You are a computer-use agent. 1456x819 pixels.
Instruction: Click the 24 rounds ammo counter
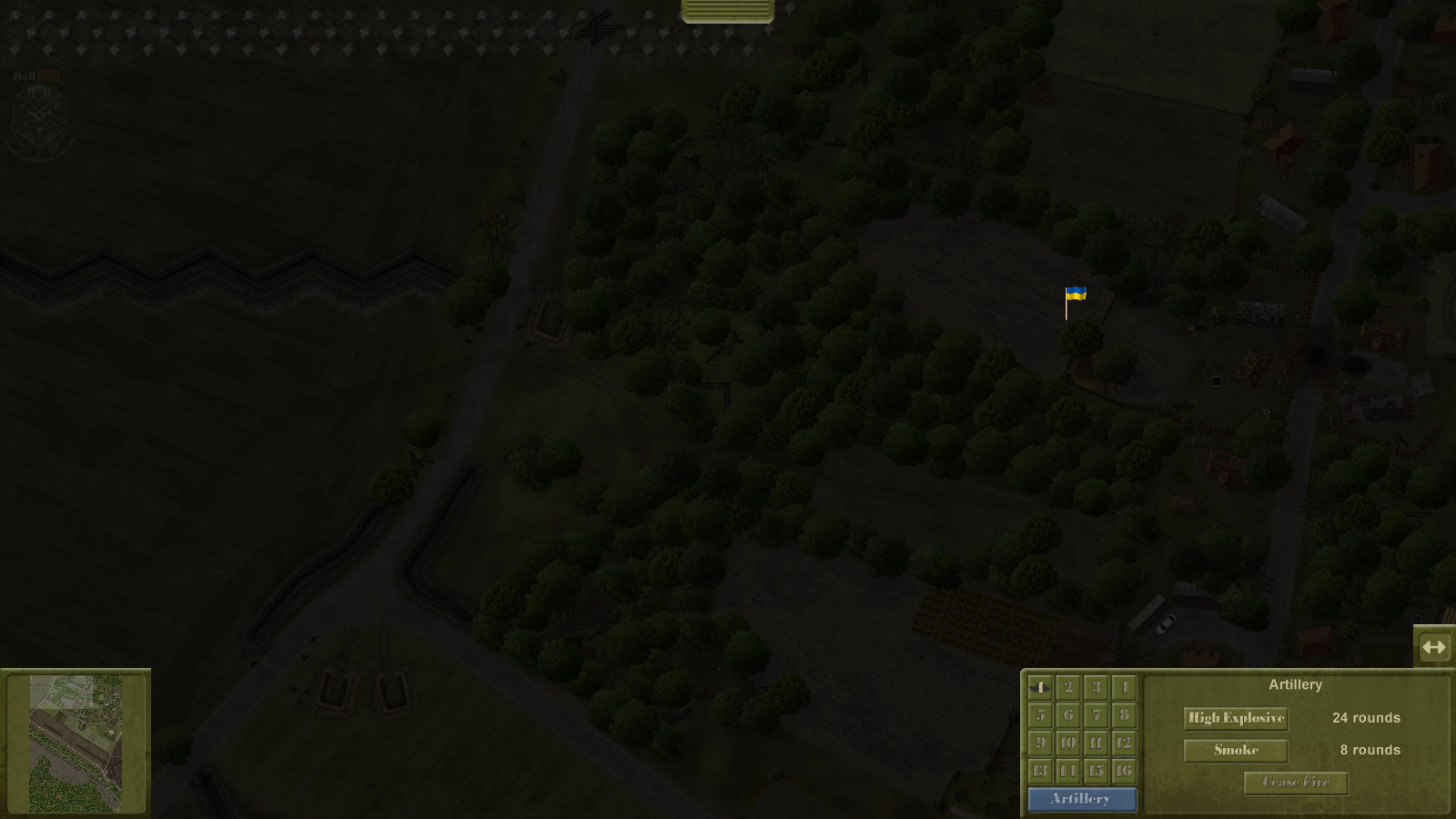[x=1365, y=718]
